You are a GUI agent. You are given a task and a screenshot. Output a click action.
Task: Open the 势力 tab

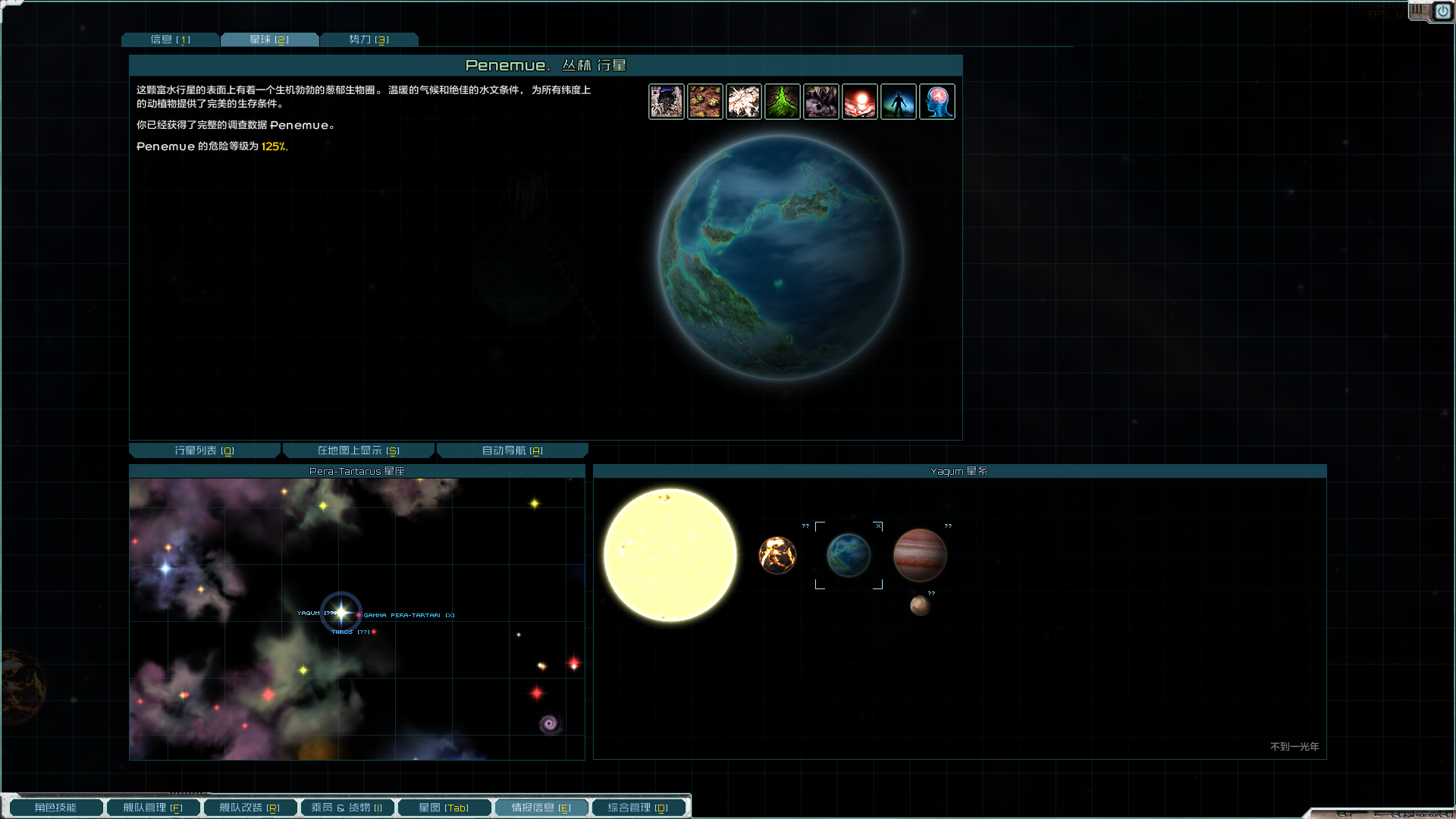point(369,39)
